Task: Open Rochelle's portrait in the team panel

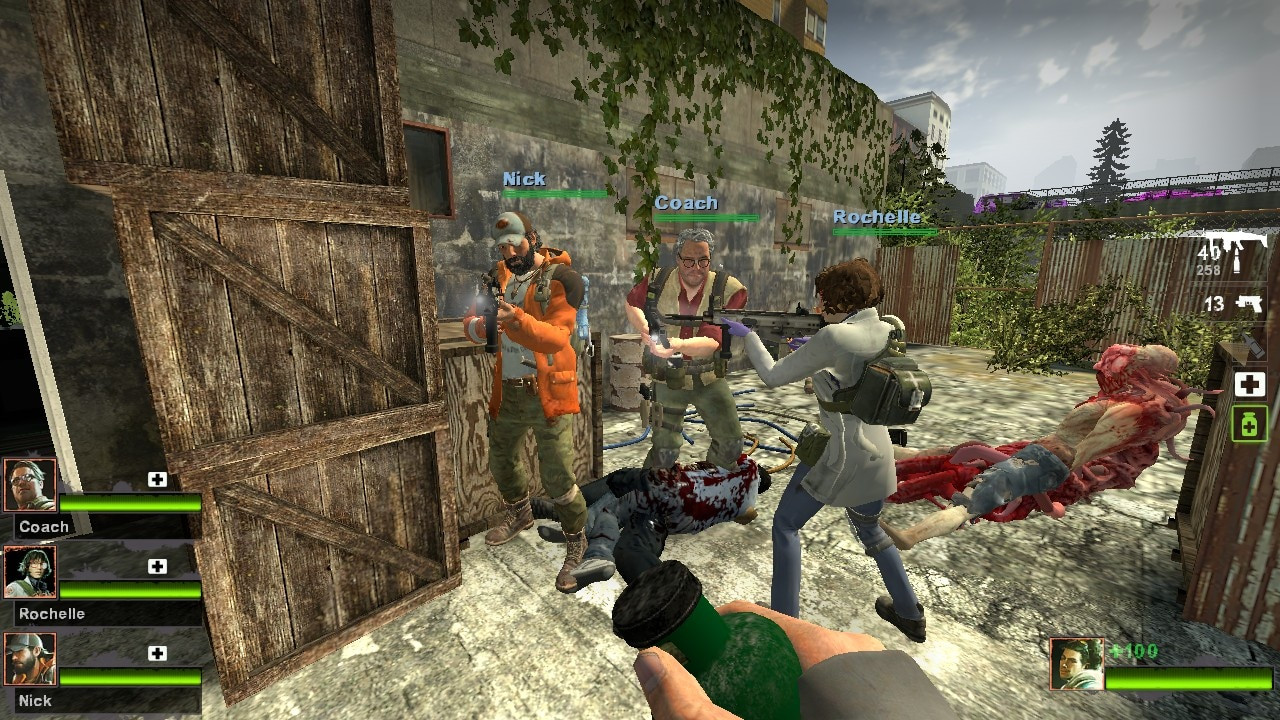Action: click(x=32, y=570)
